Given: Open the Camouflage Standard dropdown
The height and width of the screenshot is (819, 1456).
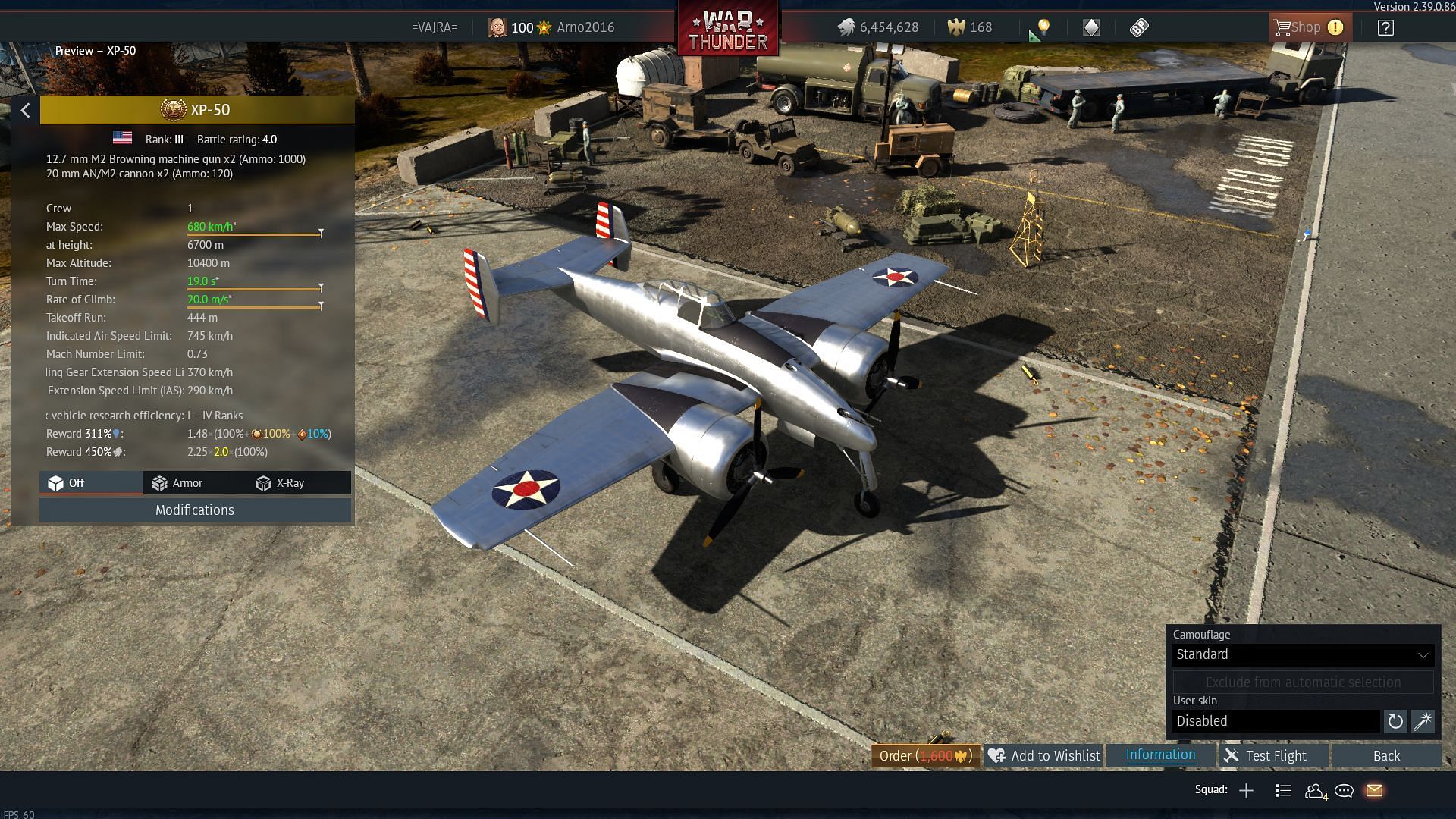Looking at the screenshot, I should point(1302,654).
